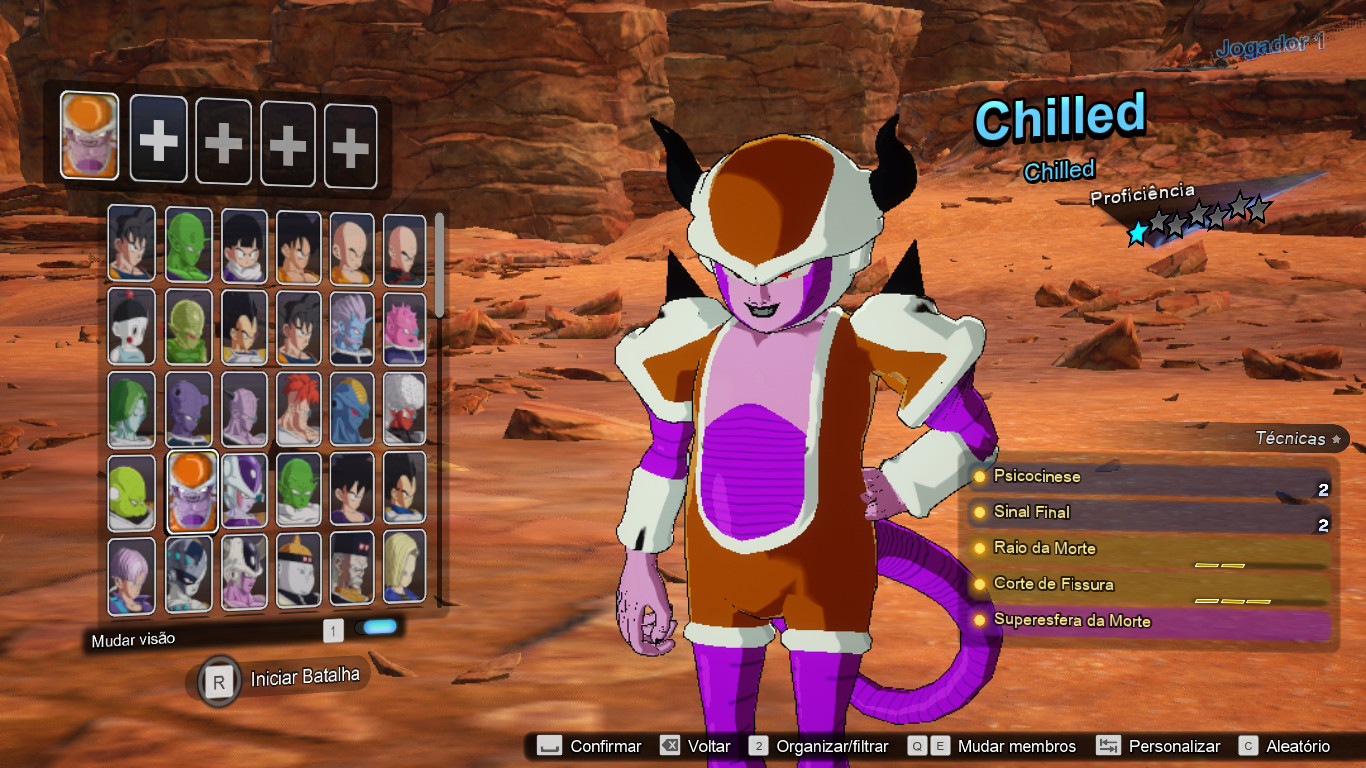Choose the Saibaman portrait in the roster
Image resolution: width=1366 pixels, height=768 pixels.
188,327
